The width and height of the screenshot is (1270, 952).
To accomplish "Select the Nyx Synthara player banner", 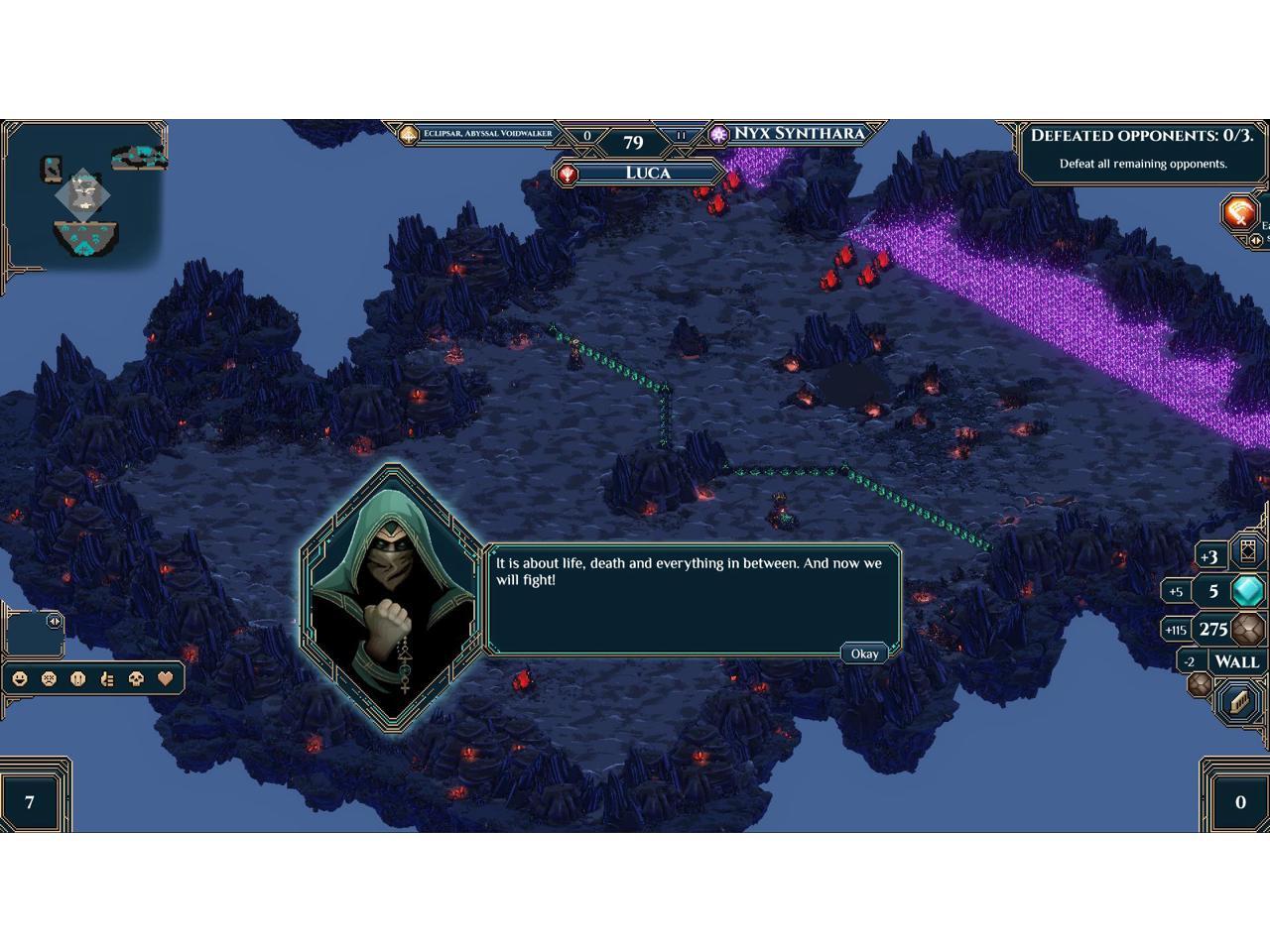I will [797, 134].
